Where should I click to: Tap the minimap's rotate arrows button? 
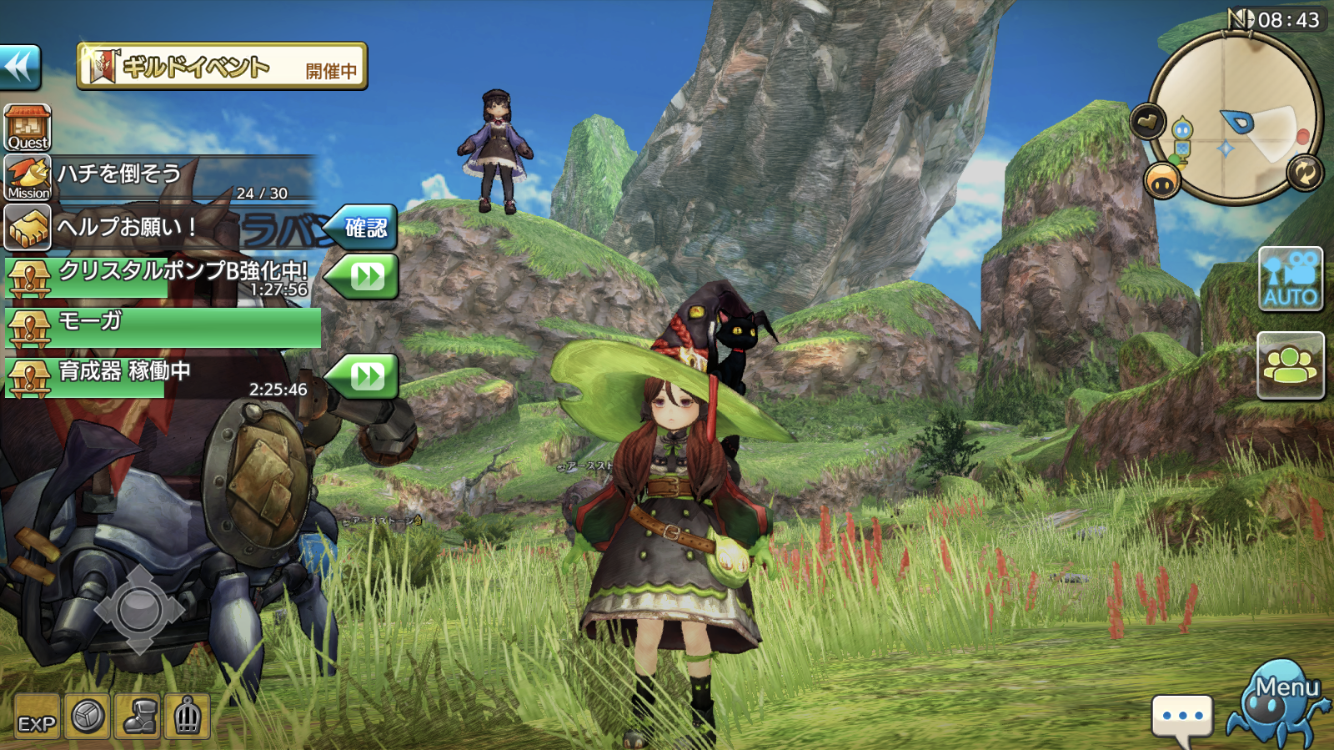1304,171
